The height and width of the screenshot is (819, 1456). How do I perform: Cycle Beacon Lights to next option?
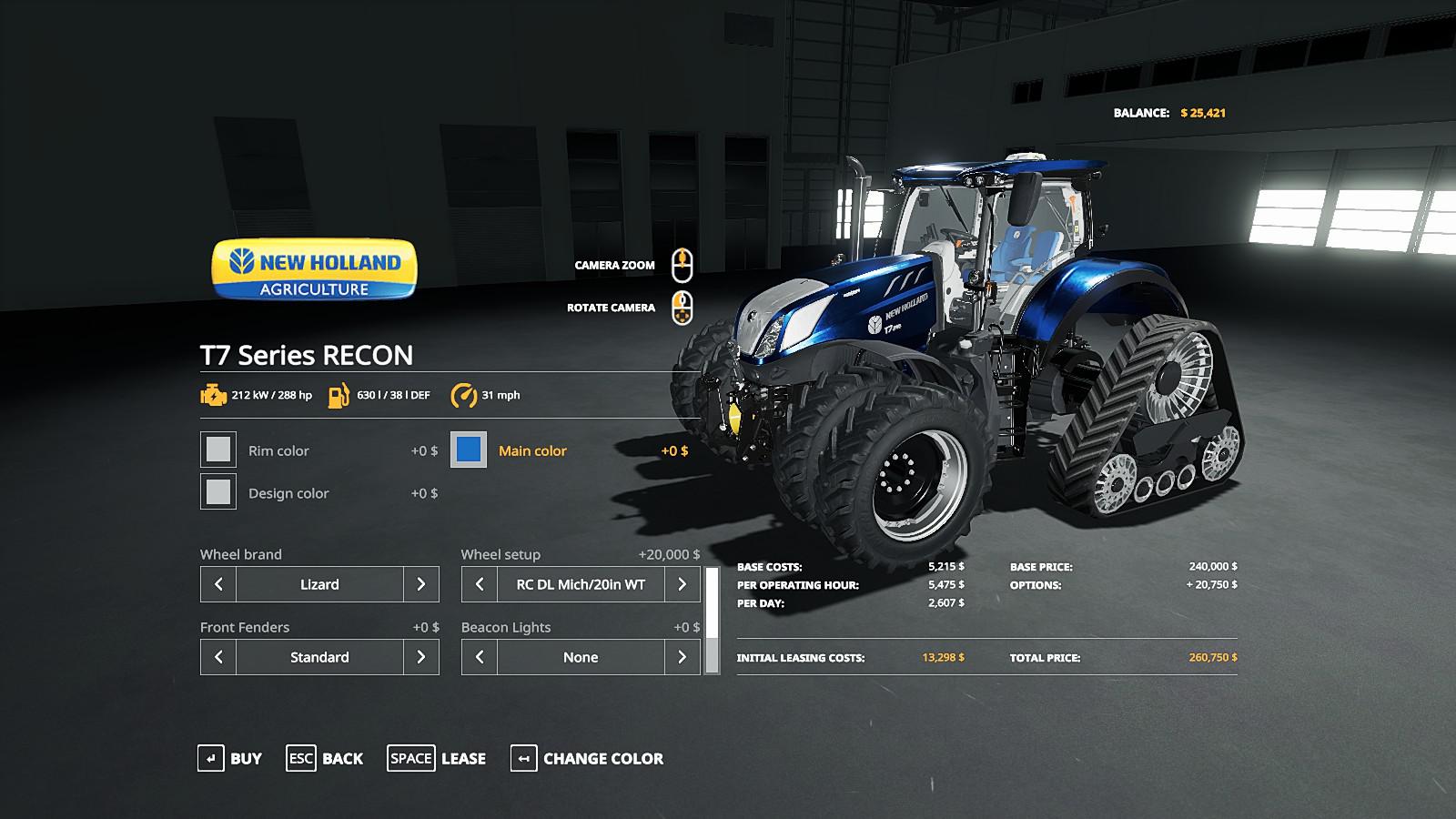[682, 657]
